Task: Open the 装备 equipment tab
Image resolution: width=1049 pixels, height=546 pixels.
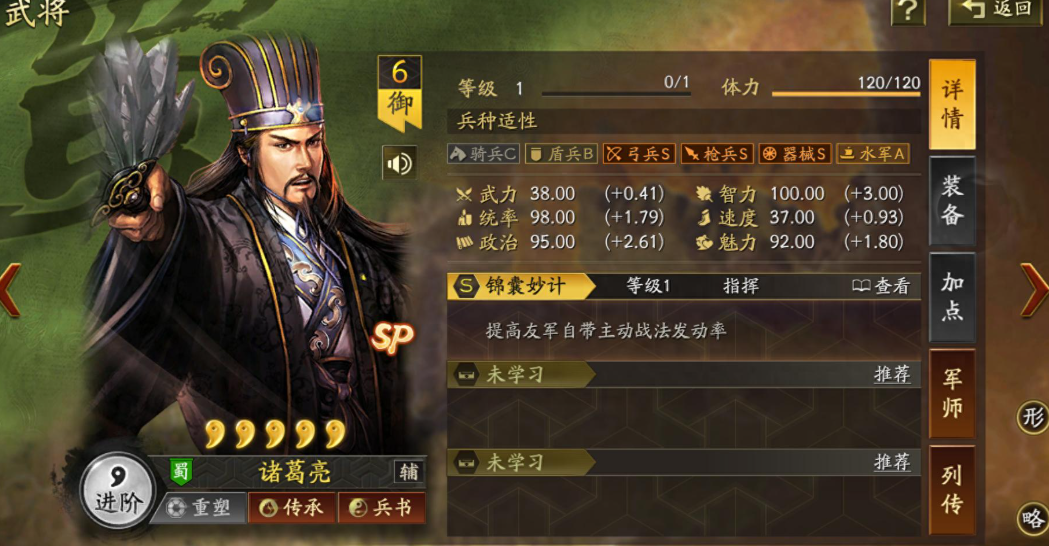Action: [951, 199]
